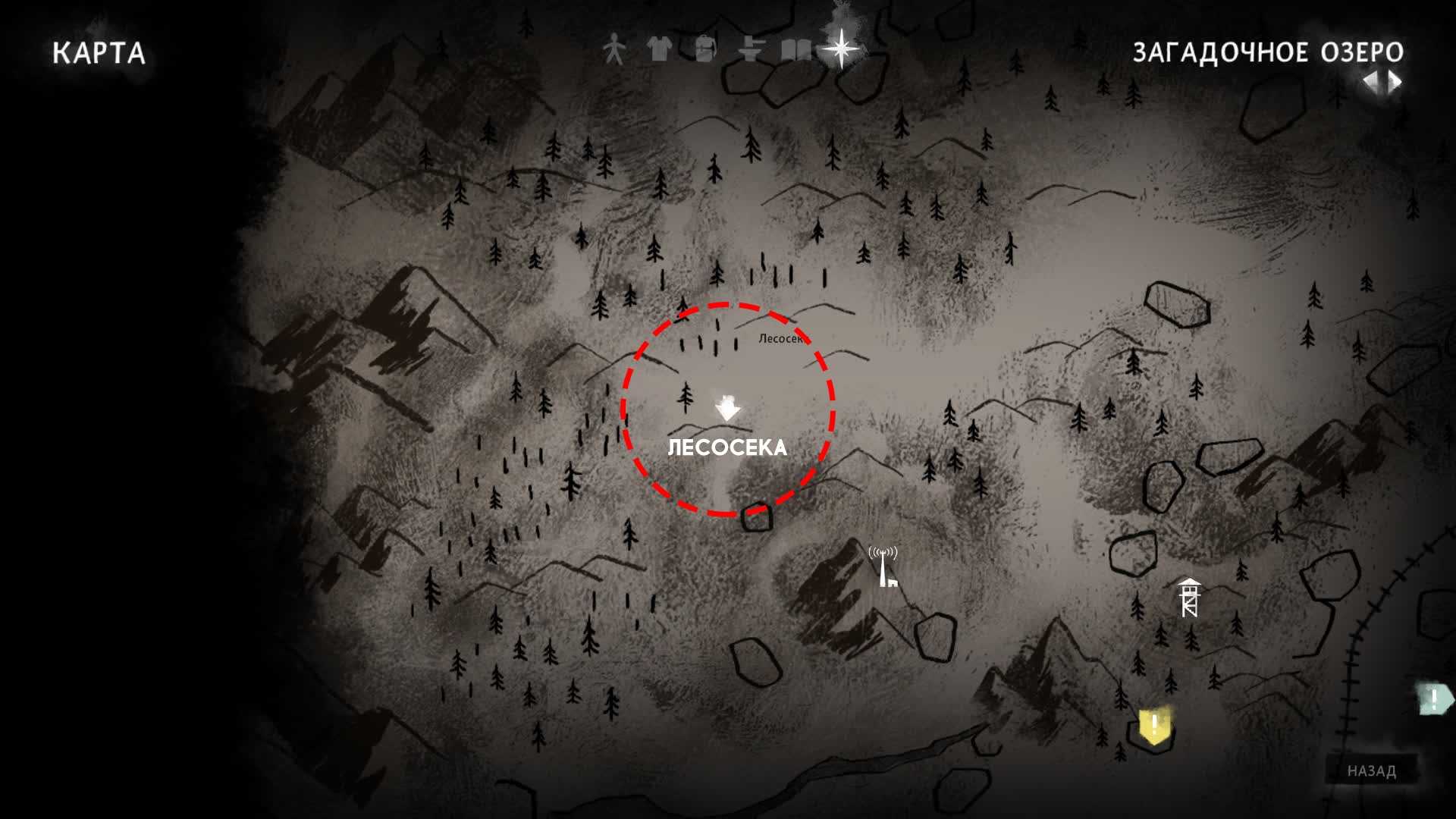Click the teal exclamation marker at the map edge
Viewport: 1456px width, 819px height.
(1433, 699)
